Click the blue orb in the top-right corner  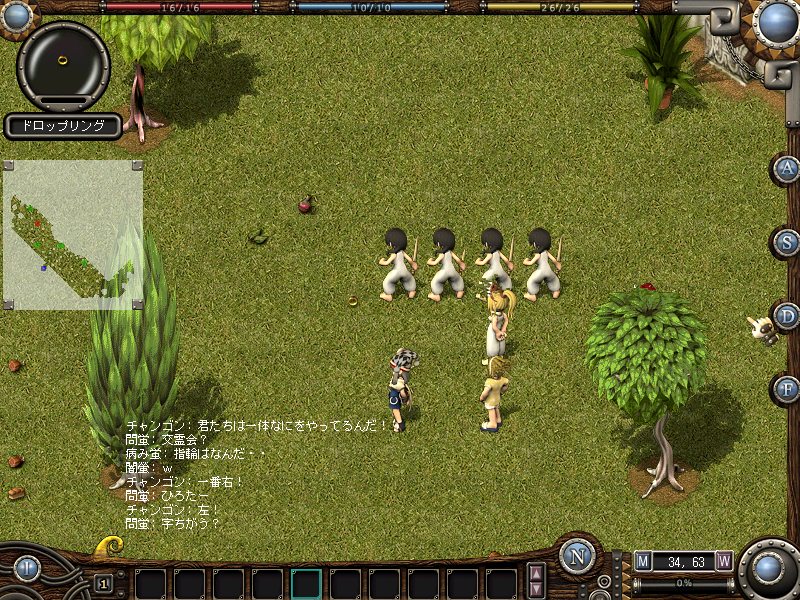[x=774, y=20]
